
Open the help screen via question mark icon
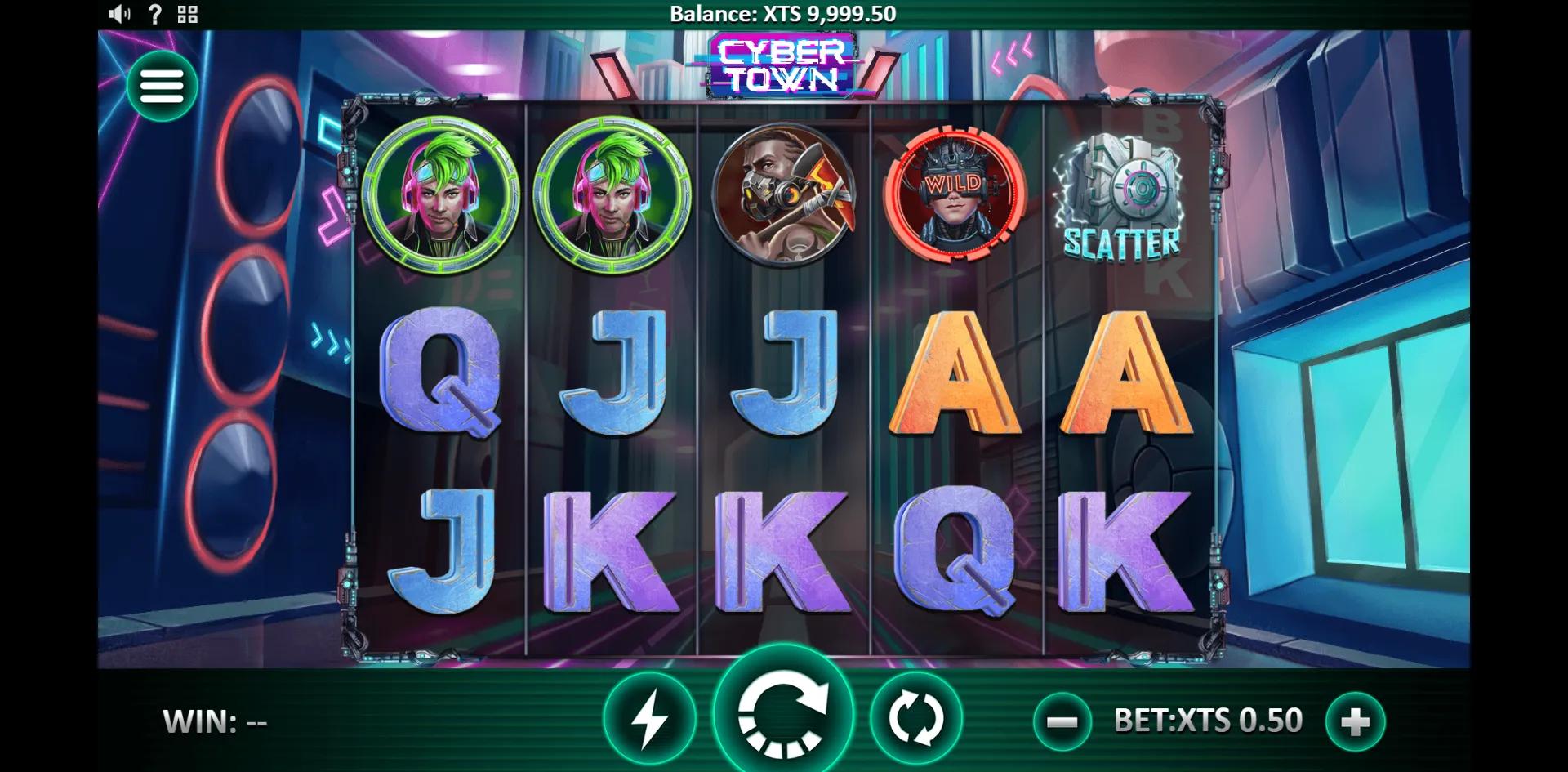click(x=154, y=13)
